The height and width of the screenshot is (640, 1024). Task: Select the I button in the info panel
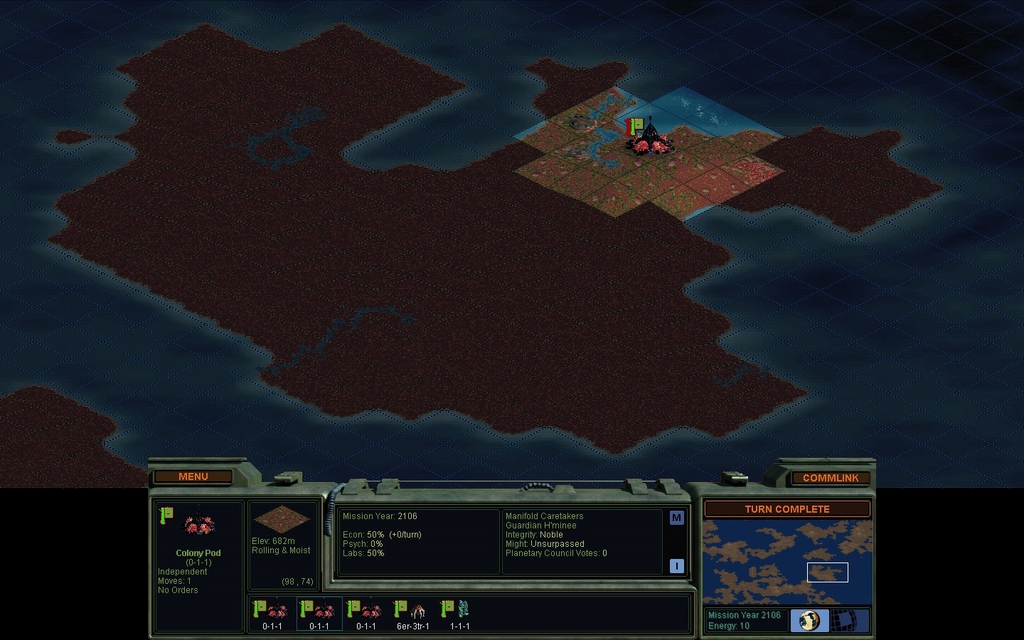tap(676, 565)
